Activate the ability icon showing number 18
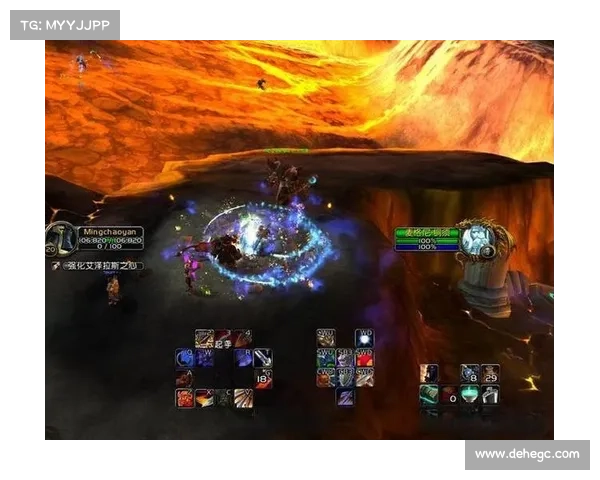Screen dimensions: 600x480 263,377
